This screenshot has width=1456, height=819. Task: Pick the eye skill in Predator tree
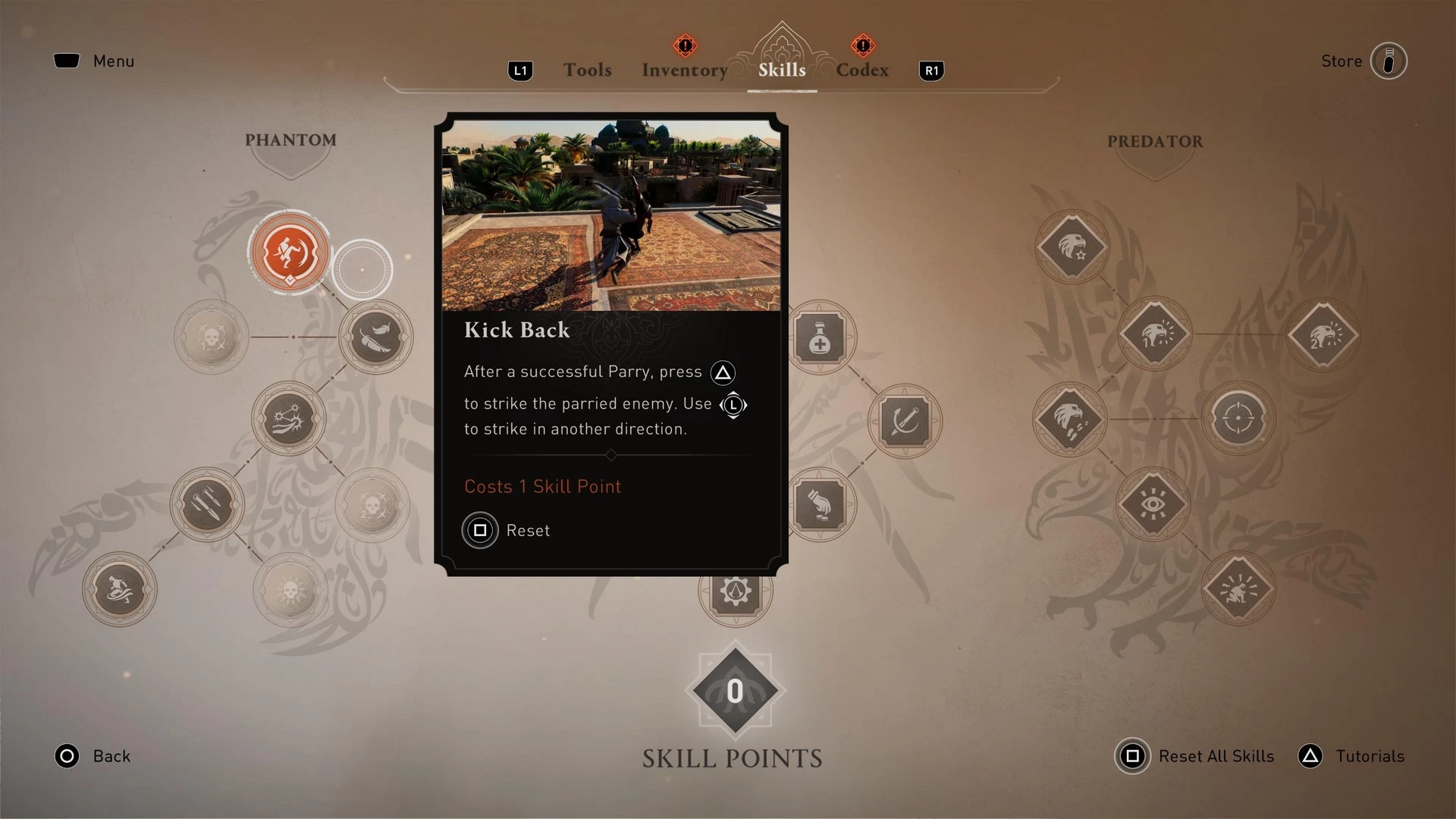[x=1153, y=504]
